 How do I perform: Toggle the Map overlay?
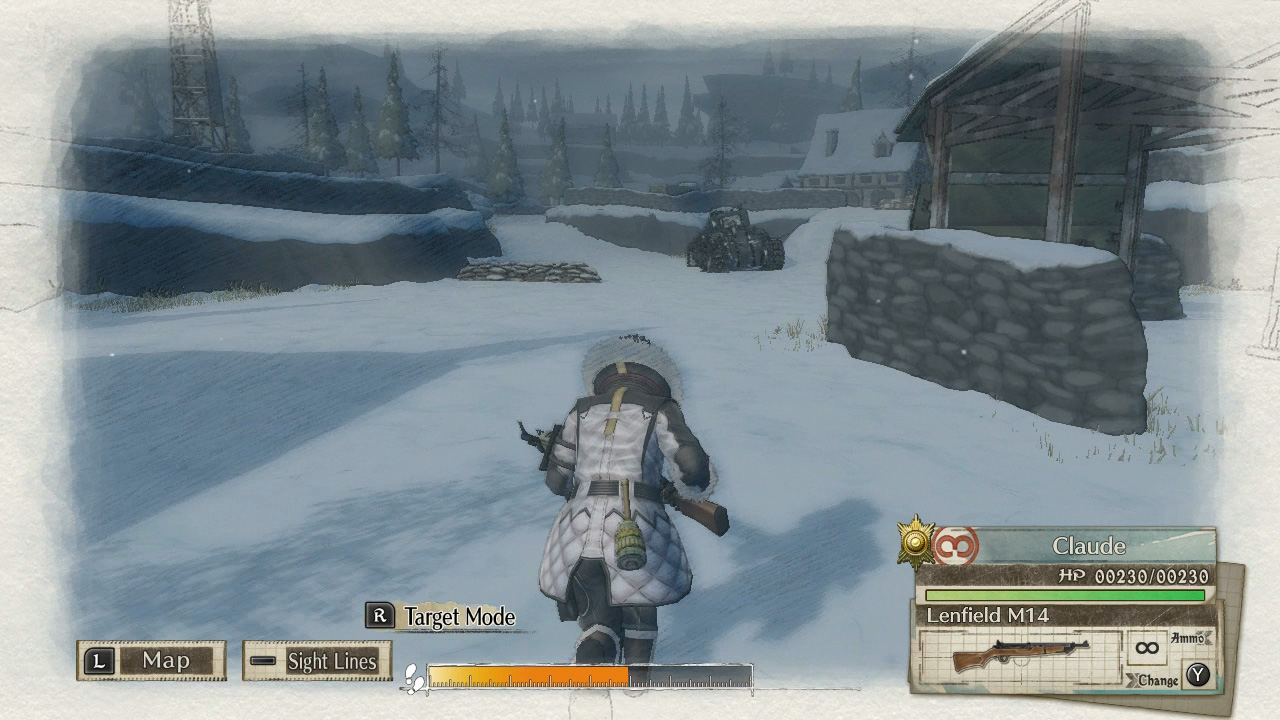[150, 661]
